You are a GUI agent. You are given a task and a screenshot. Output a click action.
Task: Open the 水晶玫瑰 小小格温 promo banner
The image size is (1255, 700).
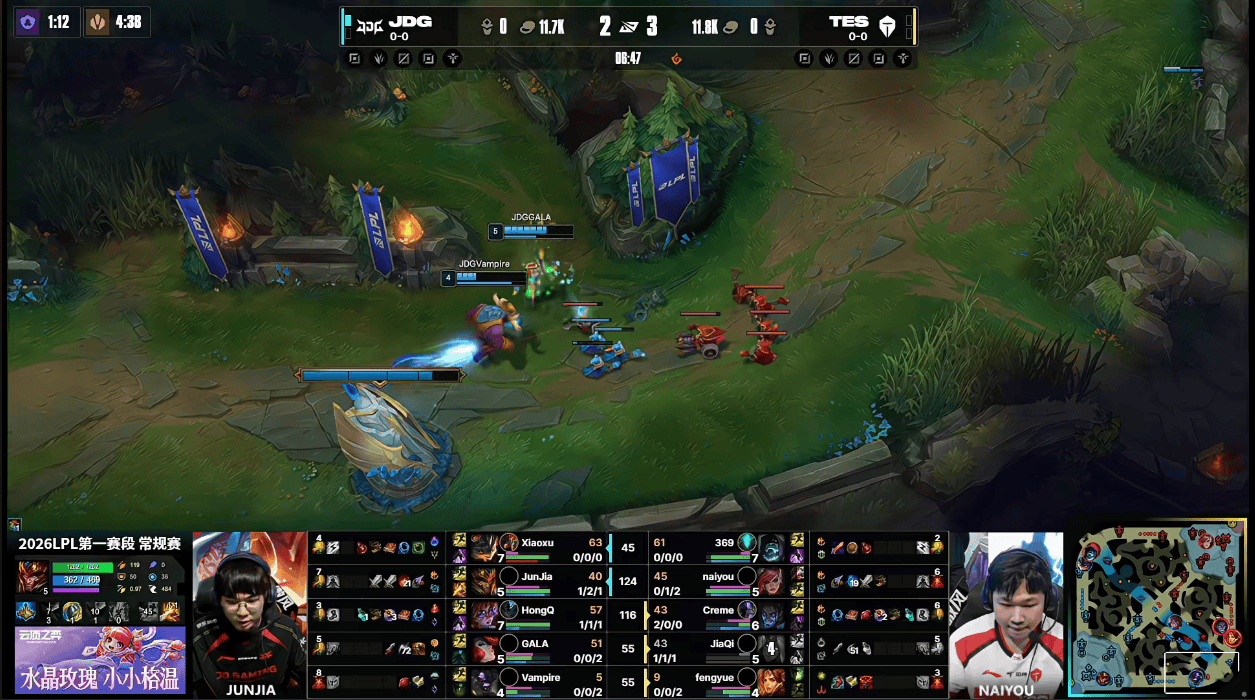point(99,661)
